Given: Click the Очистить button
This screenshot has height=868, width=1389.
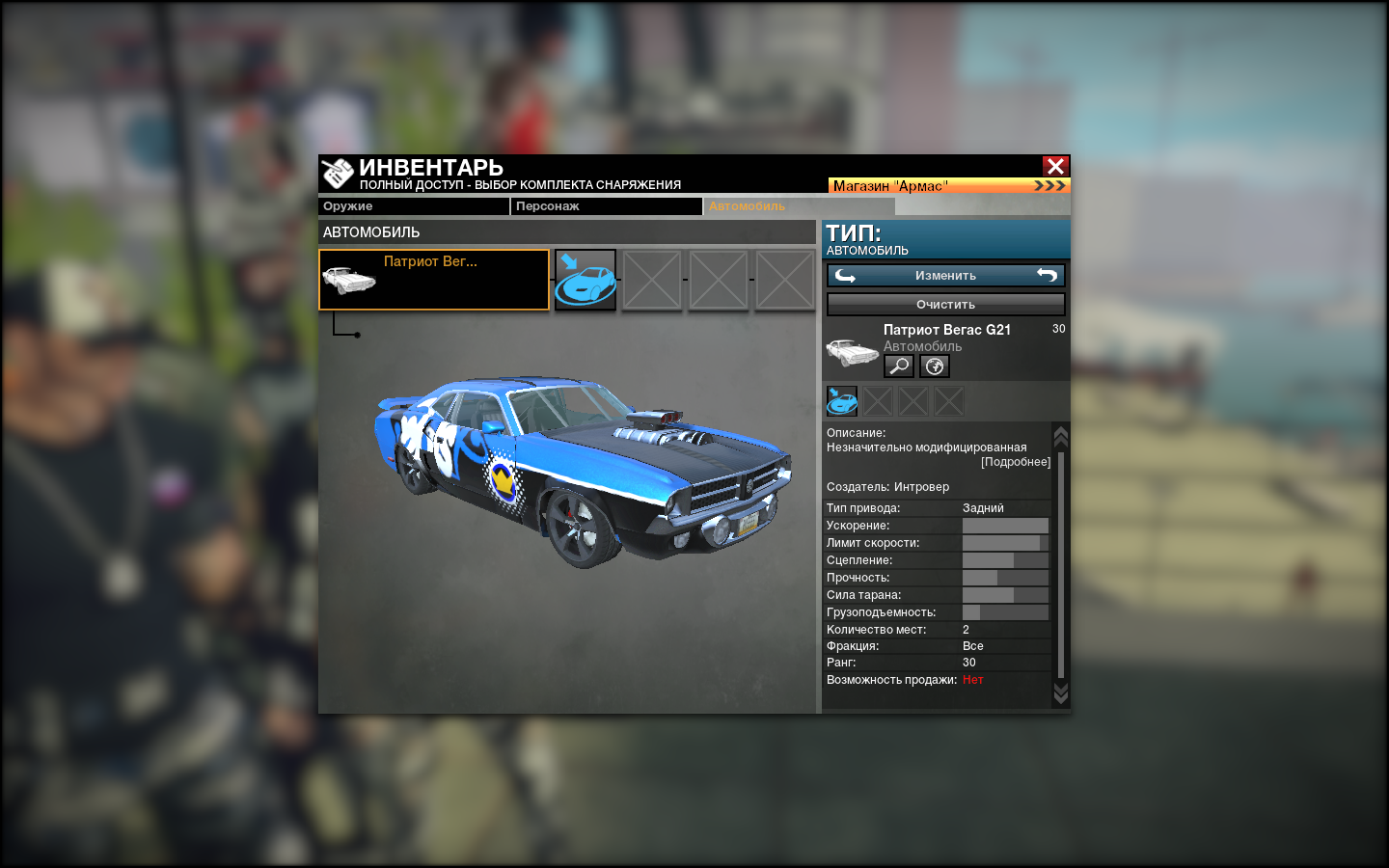Looking at the screenshot, I should coord(945,305).
